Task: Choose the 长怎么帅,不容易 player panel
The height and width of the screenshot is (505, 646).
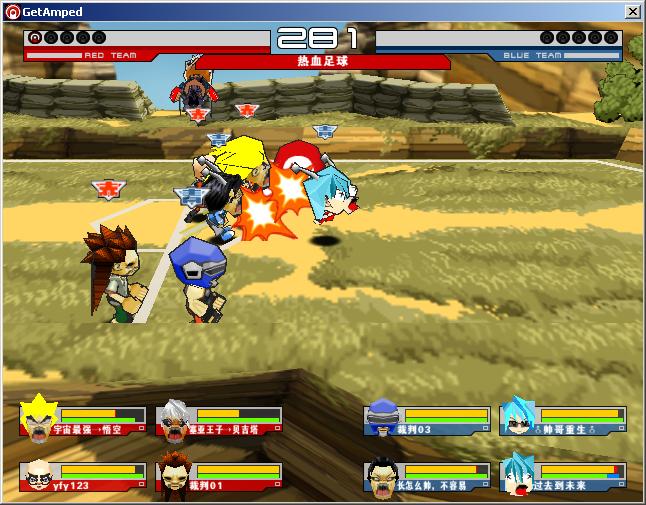Action: [427, 476]
